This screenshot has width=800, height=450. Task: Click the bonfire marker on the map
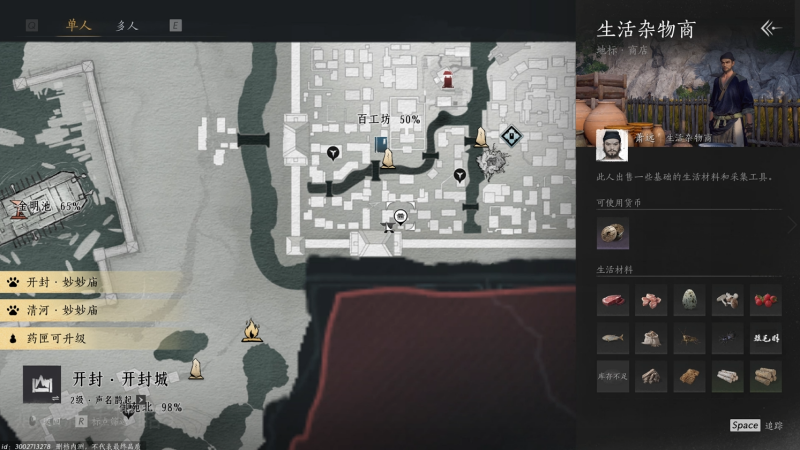[252, 329]
